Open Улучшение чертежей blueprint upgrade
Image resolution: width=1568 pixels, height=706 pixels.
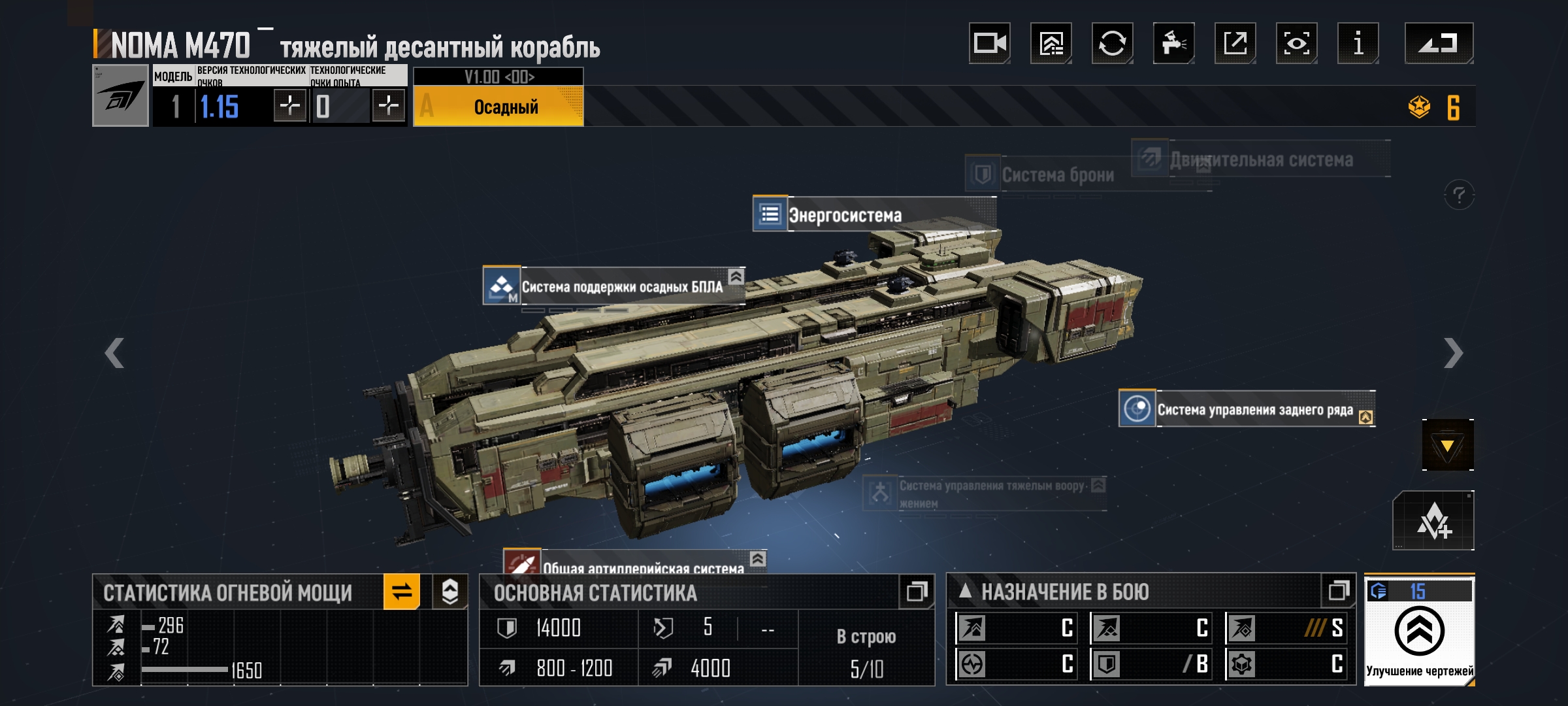[1419, 632]
